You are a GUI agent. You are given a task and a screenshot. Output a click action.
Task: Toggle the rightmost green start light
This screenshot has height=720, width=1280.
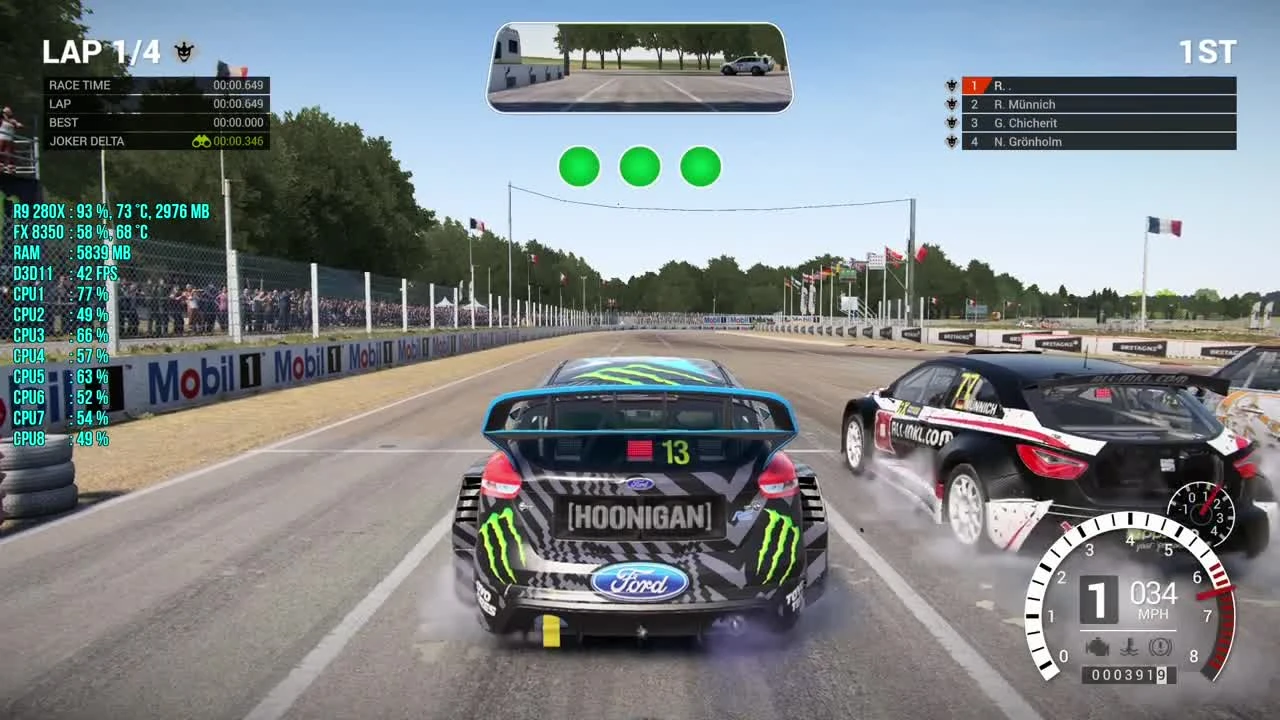coord(699,167)
